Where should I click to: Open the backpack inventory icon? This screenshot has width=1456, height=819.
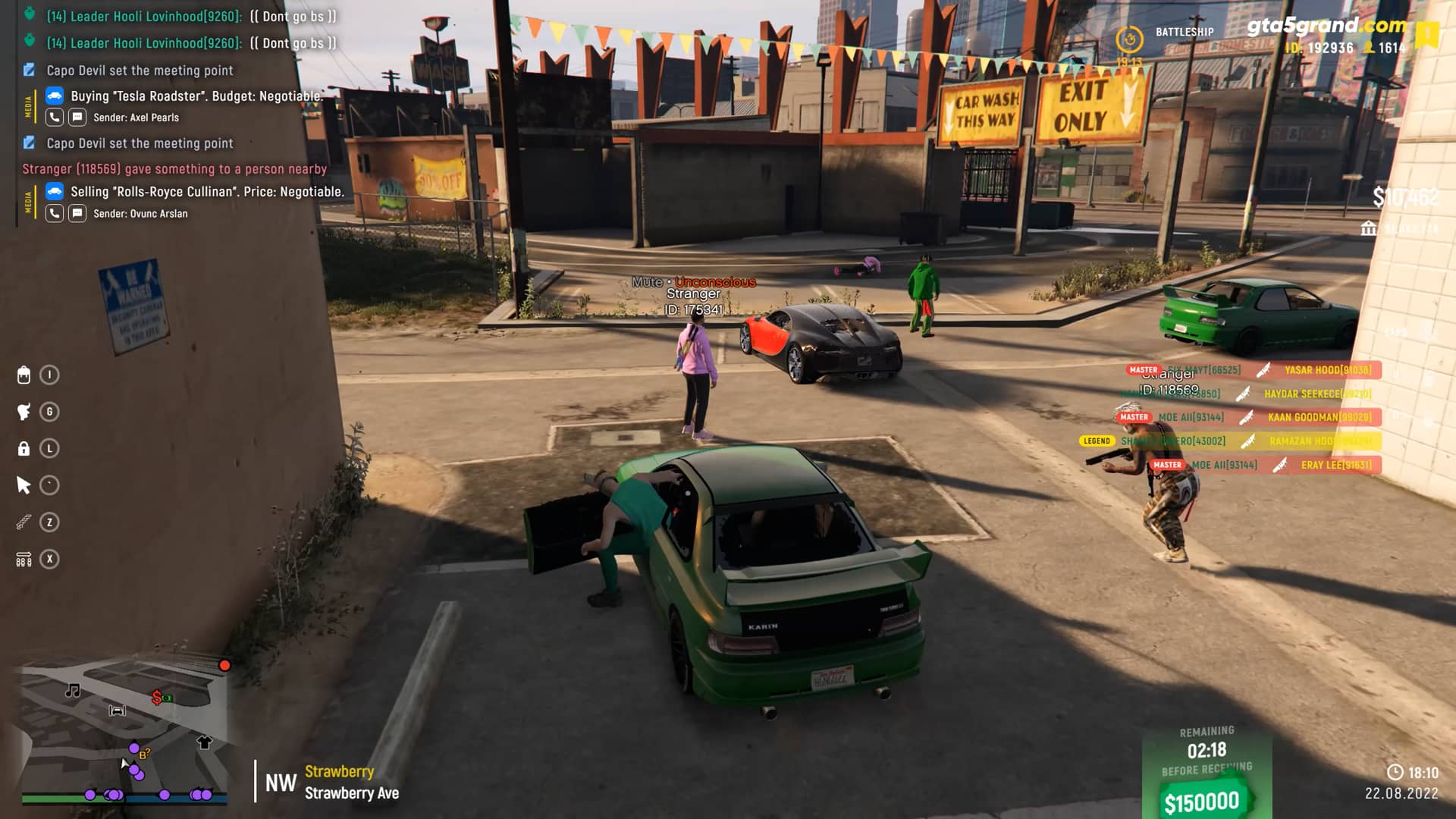tap(24, 375)
